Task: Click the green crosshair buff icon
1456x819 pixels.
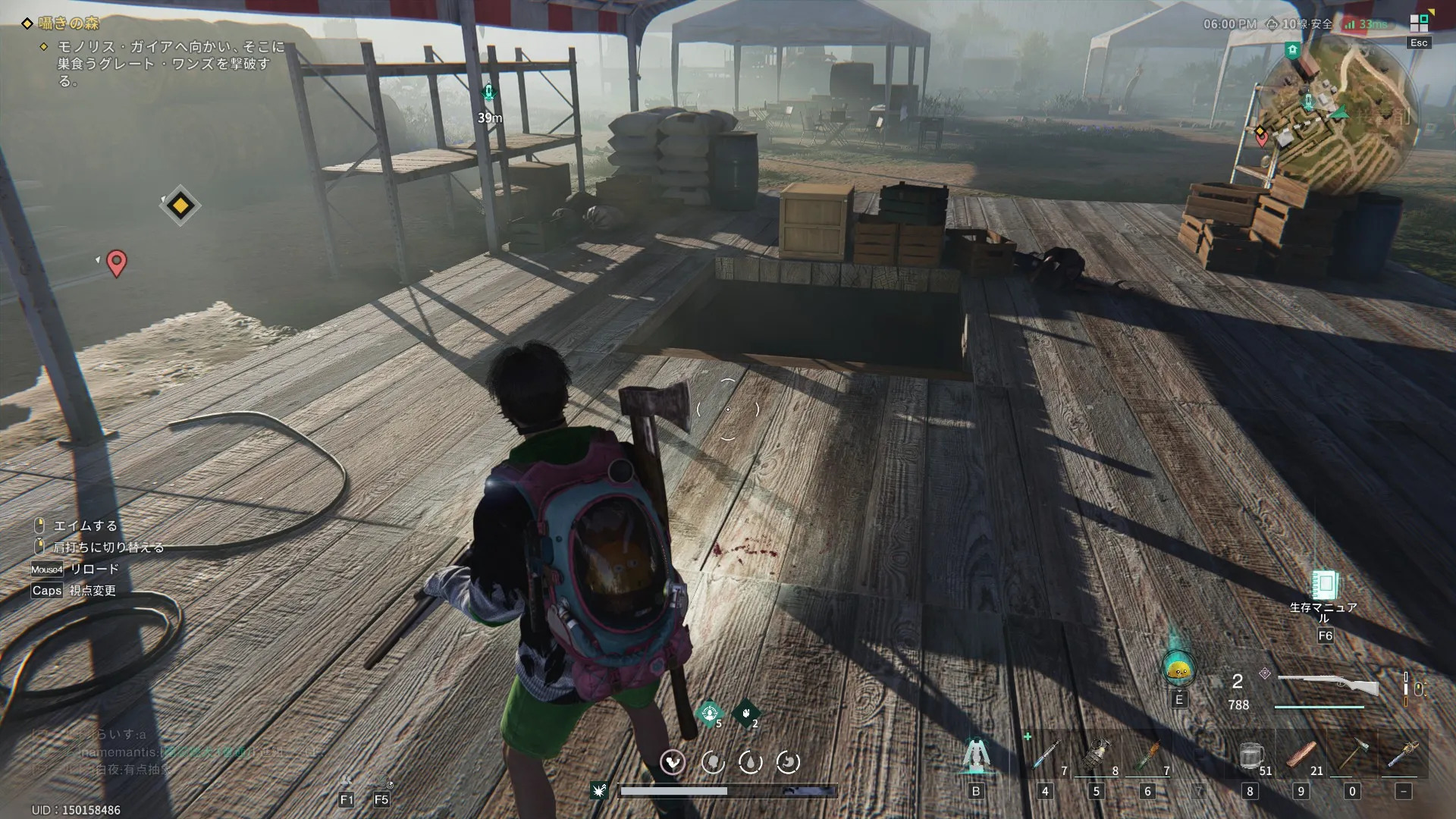Action: point(709,713)
